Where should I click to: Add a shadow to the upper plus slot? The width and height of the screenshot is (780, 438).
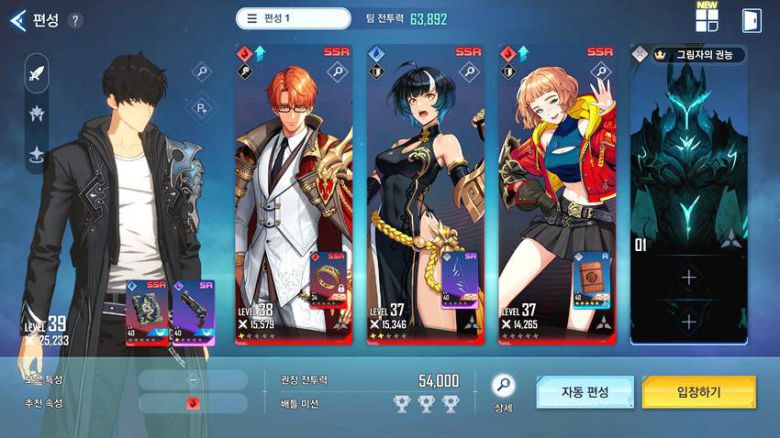[688, 278]
